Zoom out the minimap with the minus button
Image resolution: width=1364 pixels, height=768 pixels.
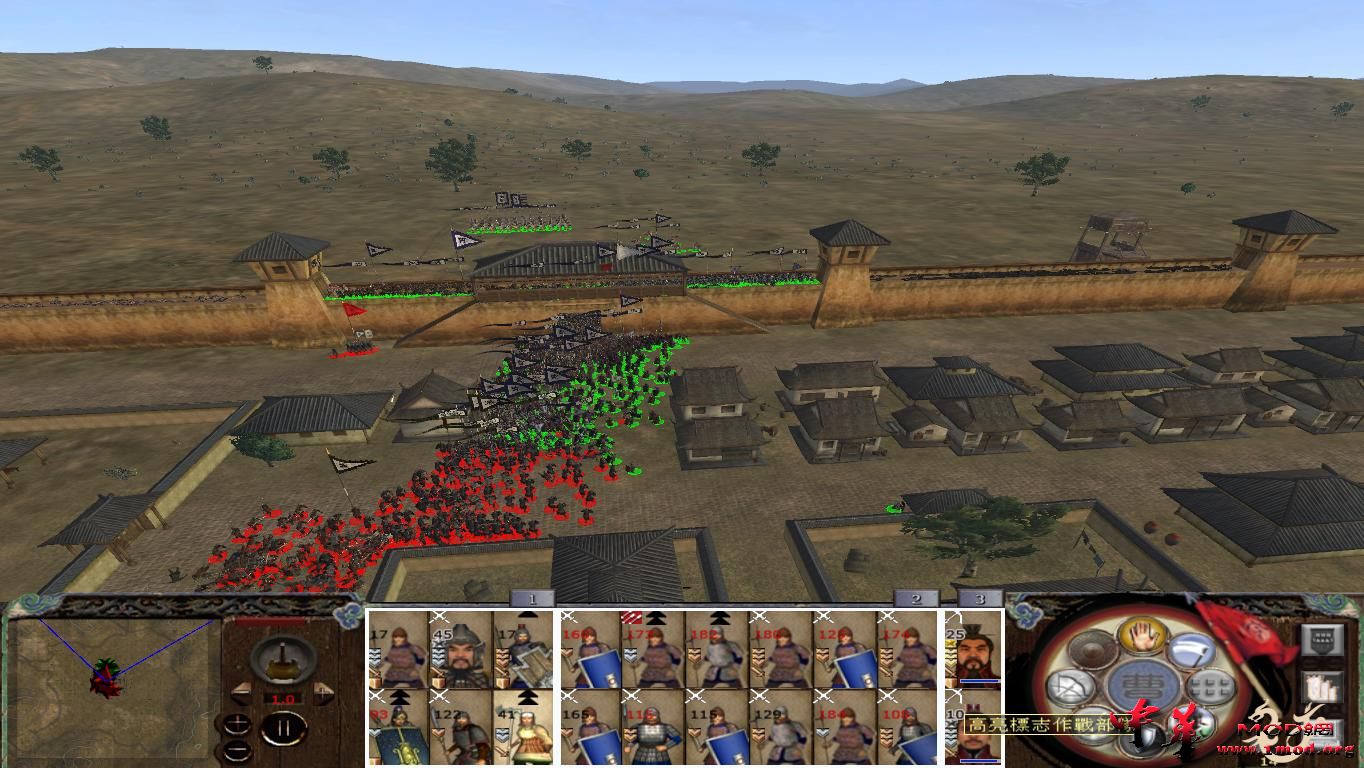pos(238,750)
